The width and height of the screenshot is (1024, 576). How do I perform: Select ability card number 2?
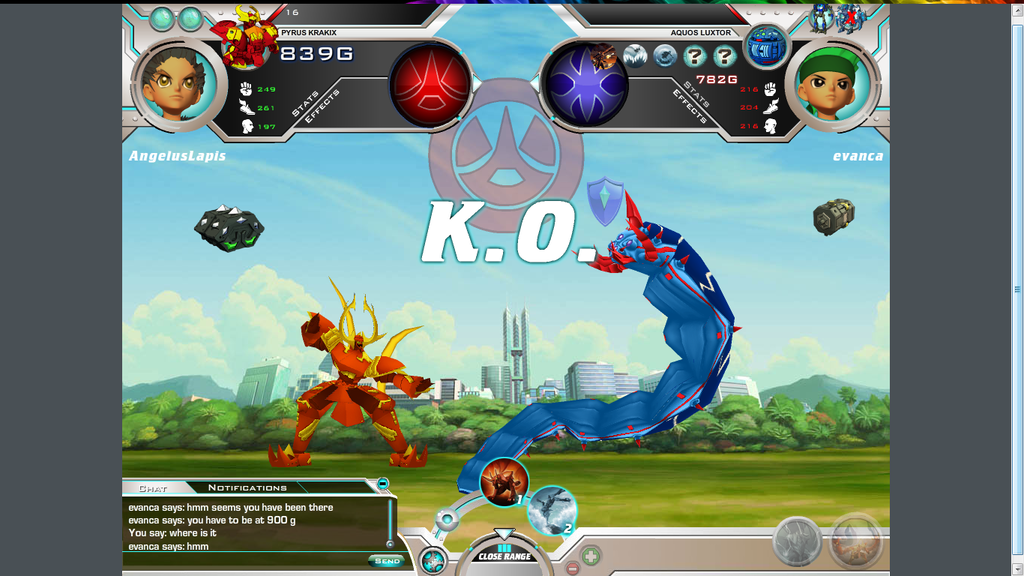[x=551, y=509]
